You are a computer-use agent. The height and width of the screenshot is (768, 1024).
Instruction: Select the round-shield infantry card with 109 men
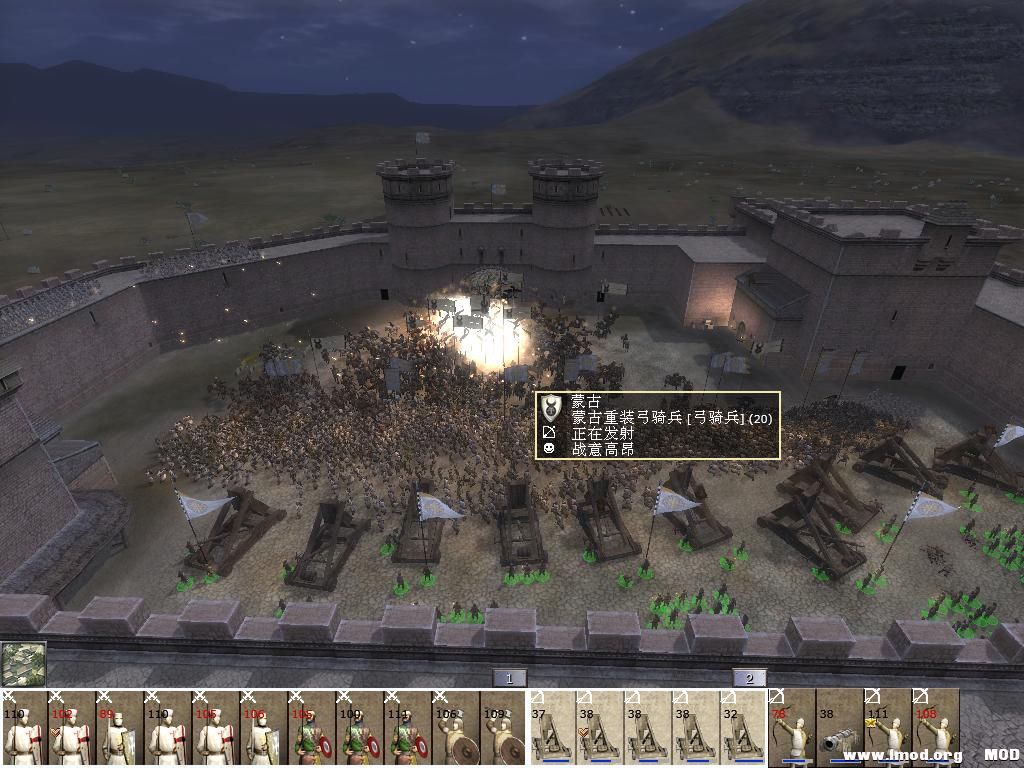tap(504, 728)
